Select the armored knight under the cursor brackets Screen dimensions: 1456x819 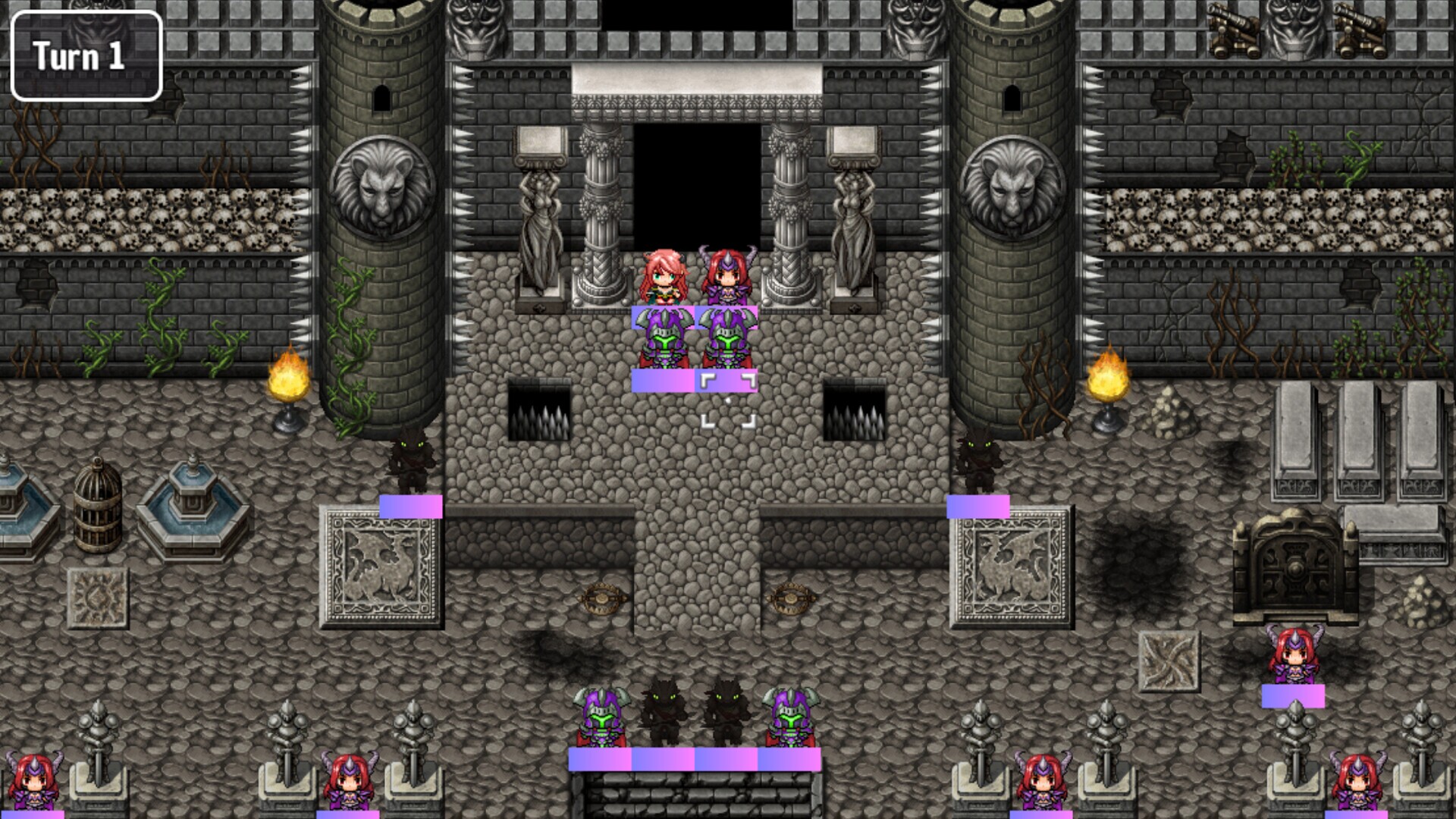[x=727, y=341]
